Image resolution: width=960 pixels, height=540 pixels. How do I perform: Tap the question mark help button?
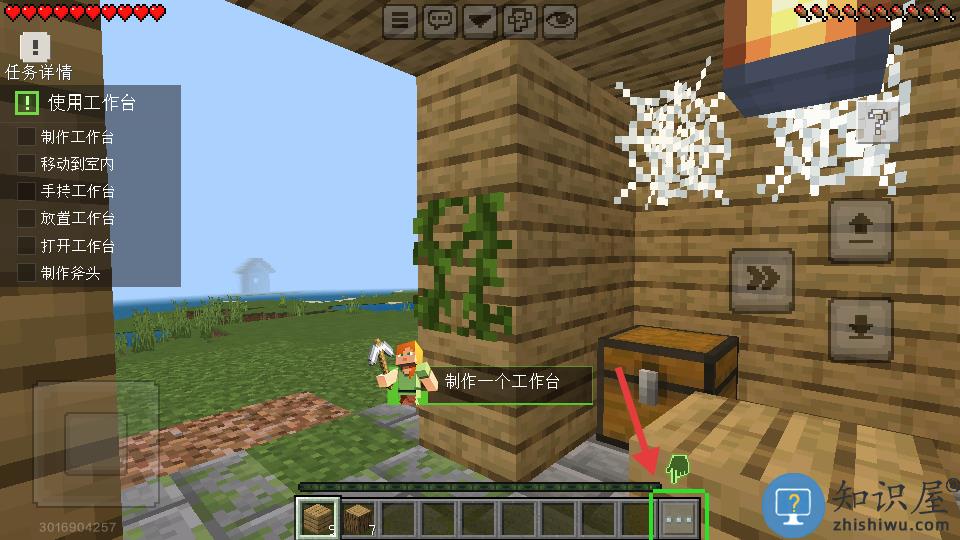[877, 123]
